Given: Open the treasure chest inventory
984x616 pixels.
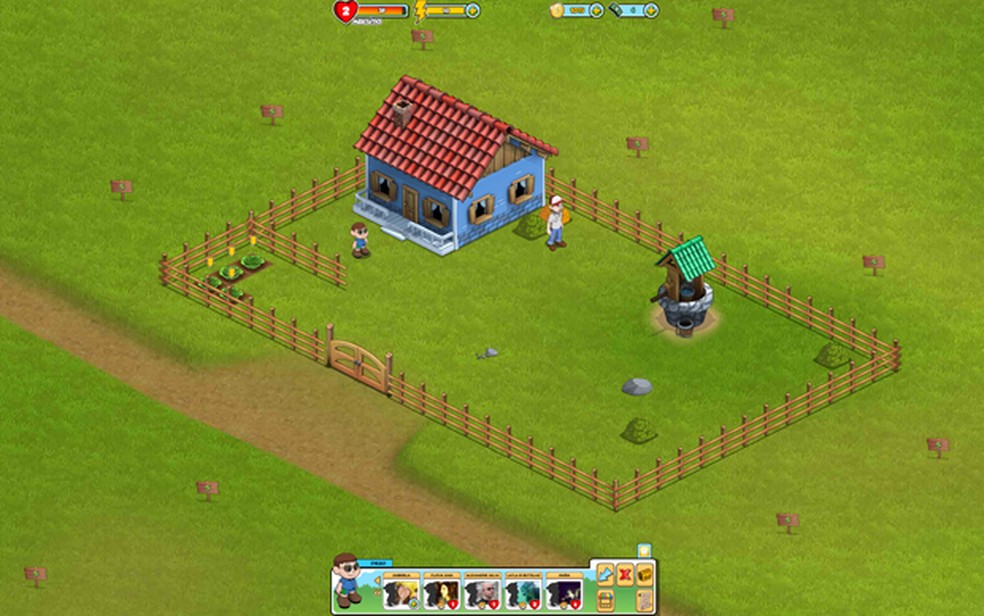Looking at the screenshot, I should tap(645, 574).
